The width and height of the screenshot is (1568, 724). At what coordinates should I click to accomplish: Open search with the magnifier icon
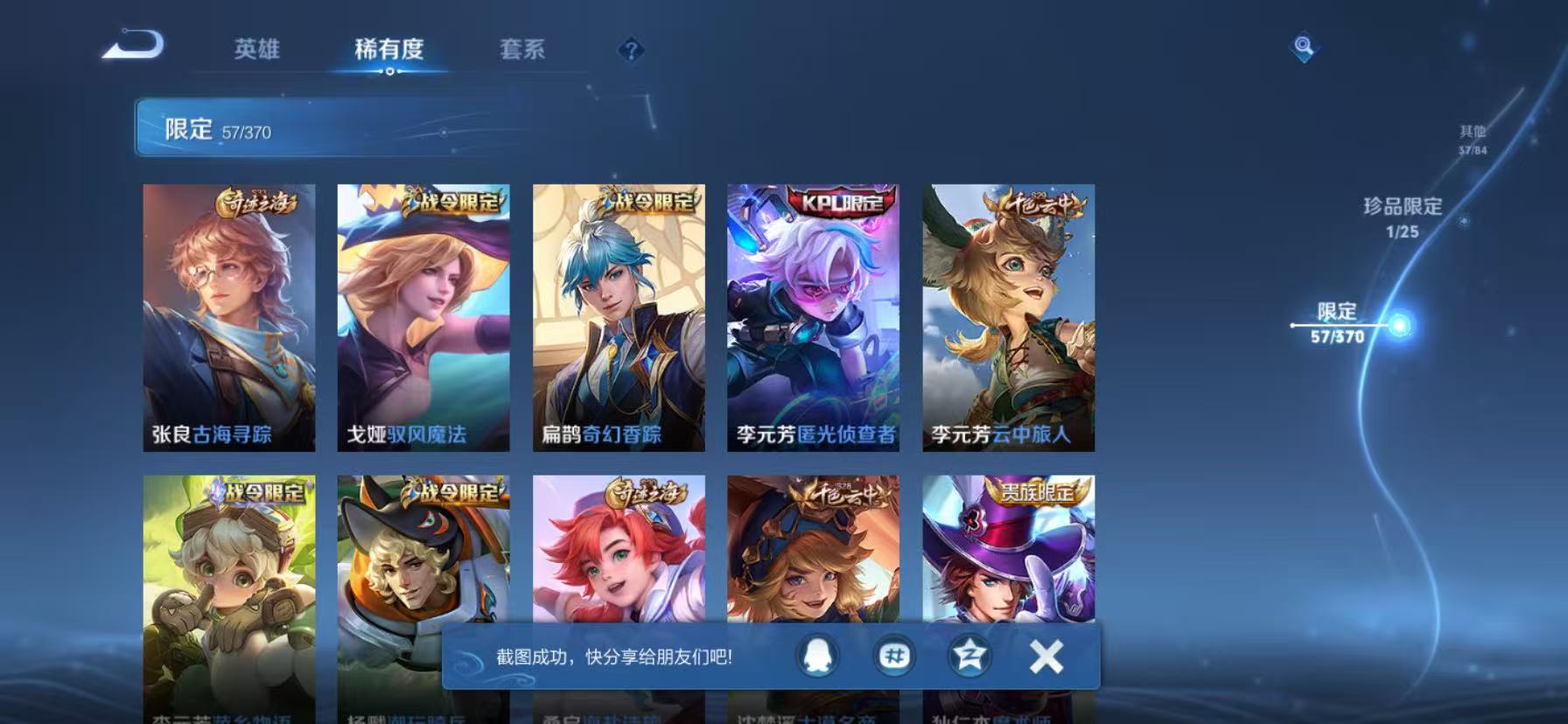click(x=1304, y=46)
